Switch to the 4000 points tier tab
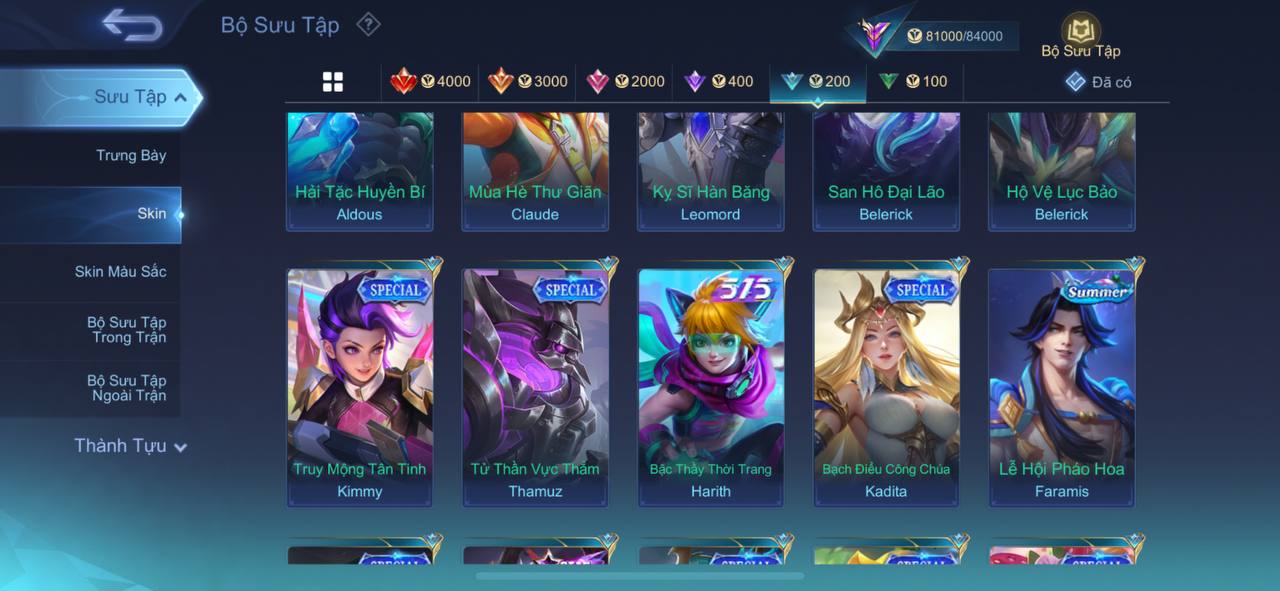The width and height of the screenshot is (1280, 591). click(x=431, y=82)
